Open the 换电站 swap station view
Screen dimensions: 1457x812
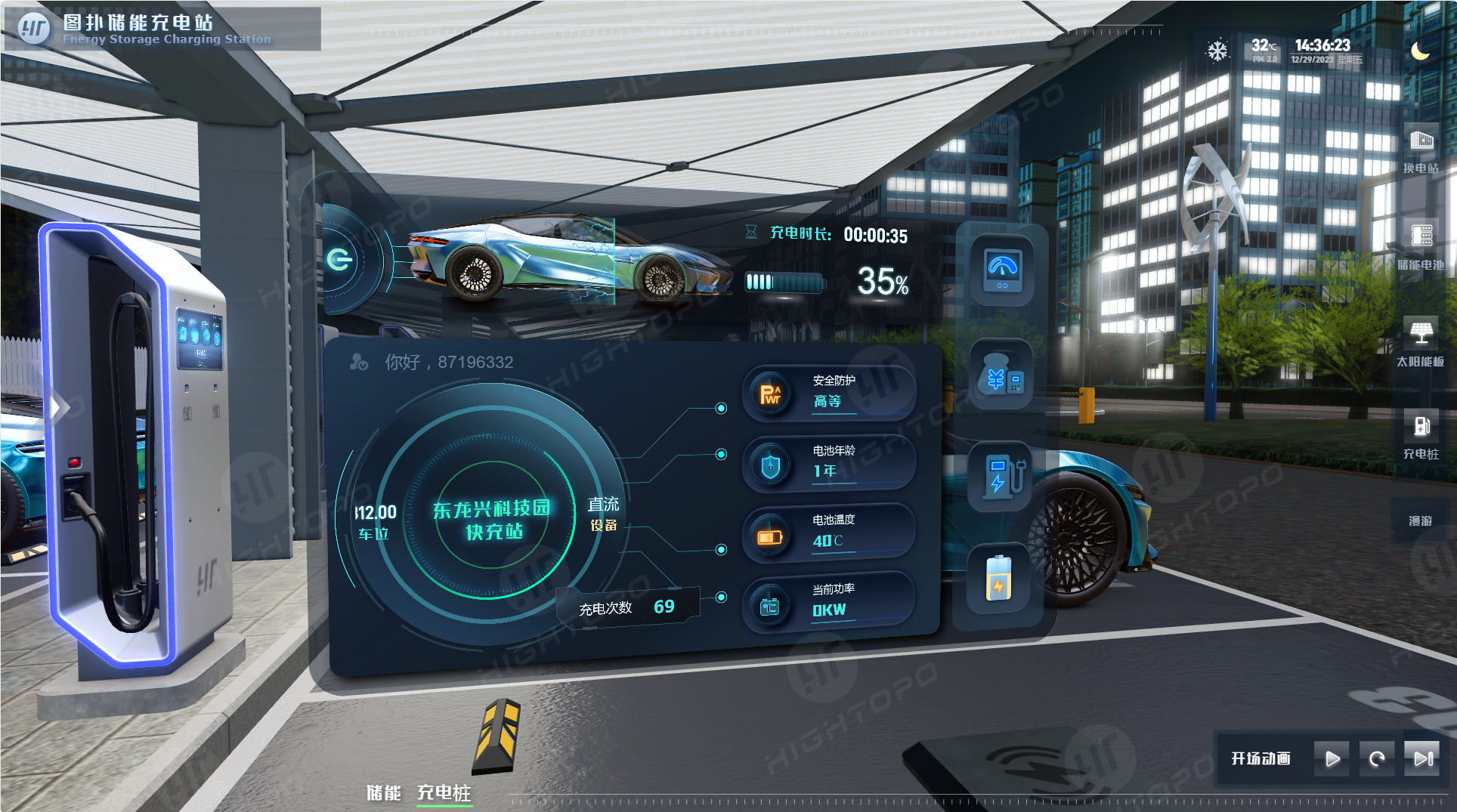1421,150
